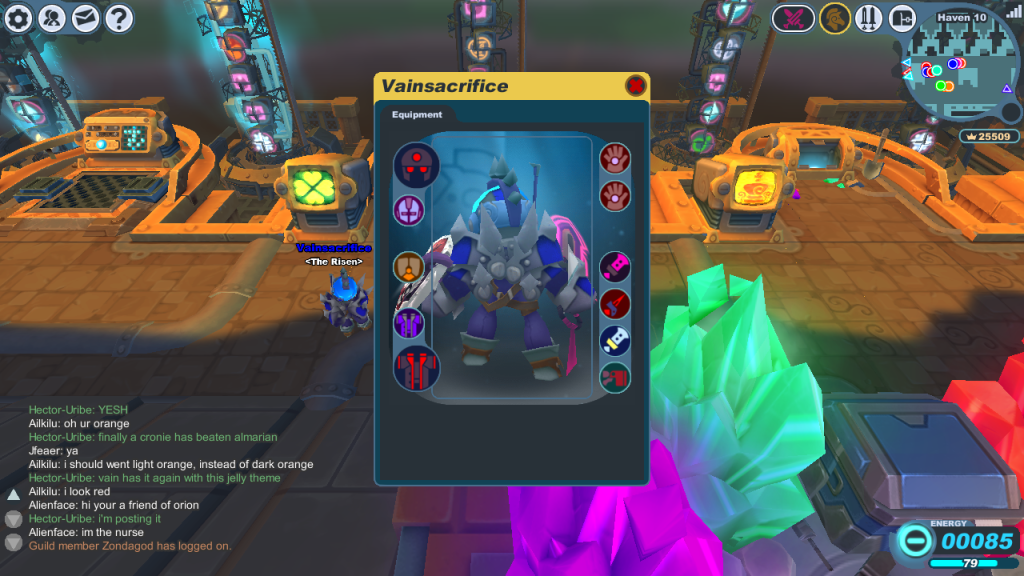Open the gear settings menu

(19, 17)
